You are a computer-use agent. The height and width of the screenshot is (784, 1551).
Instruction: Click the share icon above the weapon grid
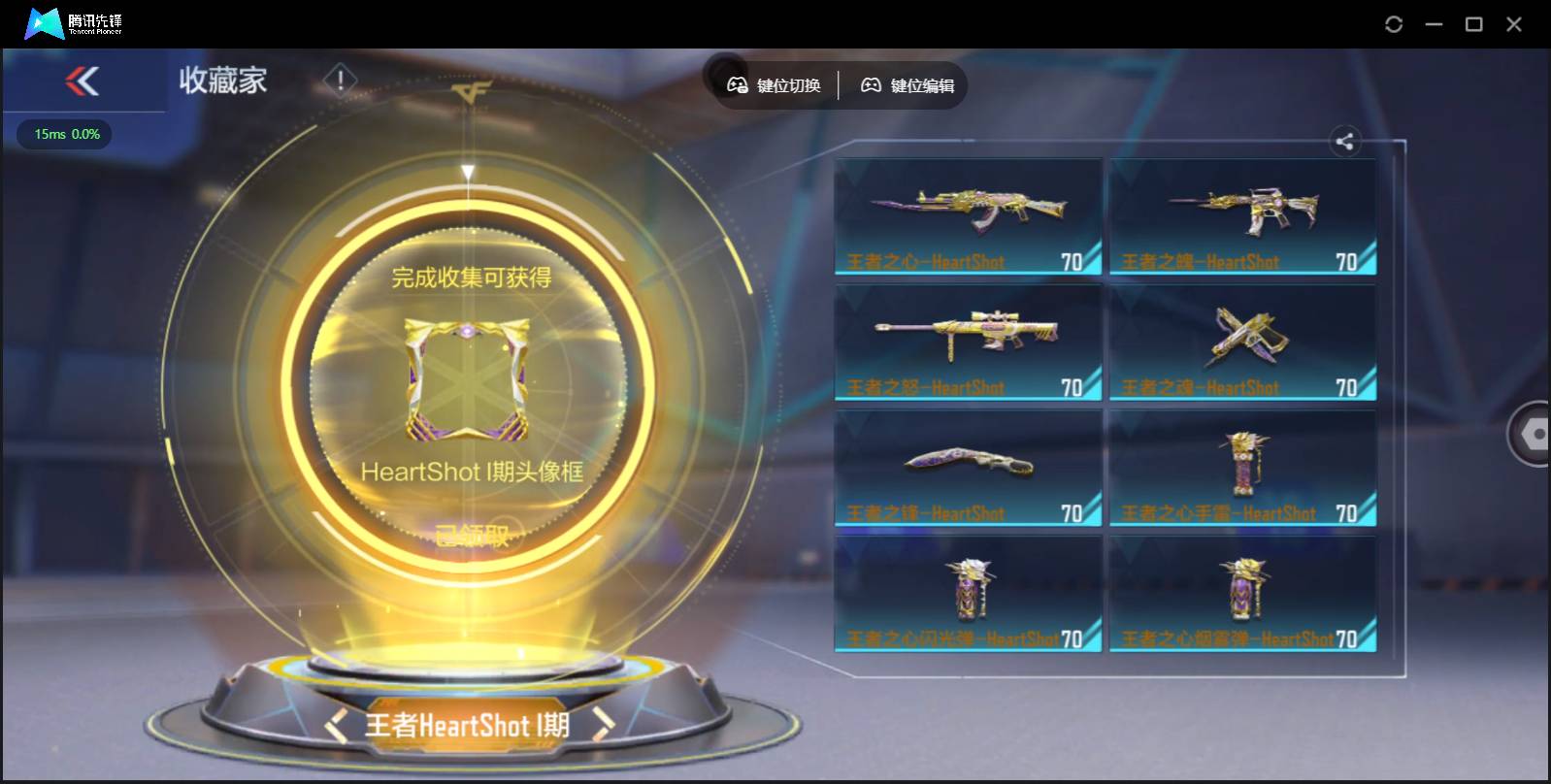coord(1346,142)
